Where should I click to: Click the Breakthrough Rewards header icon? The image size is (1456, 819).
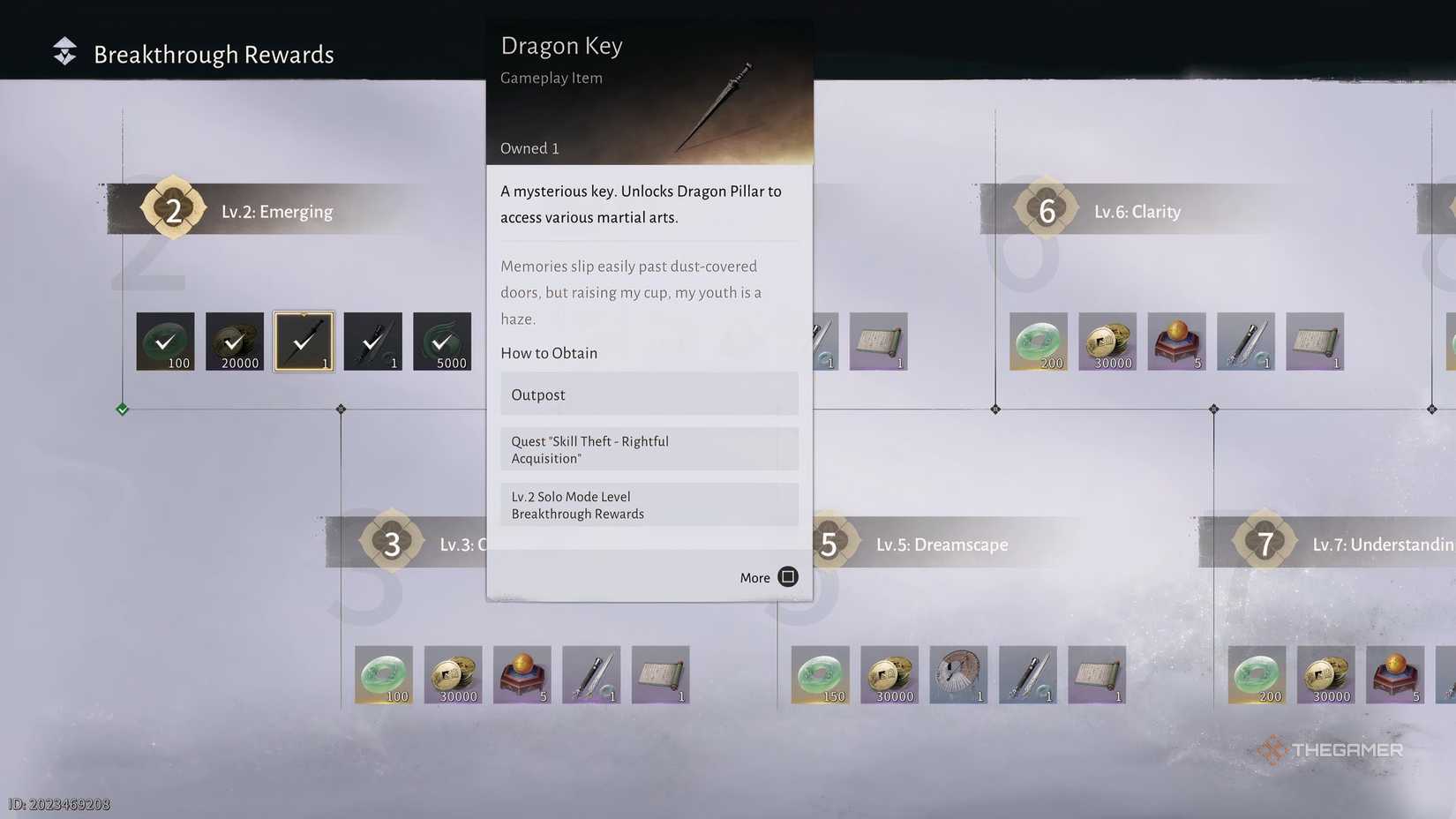tap(63, 53)
